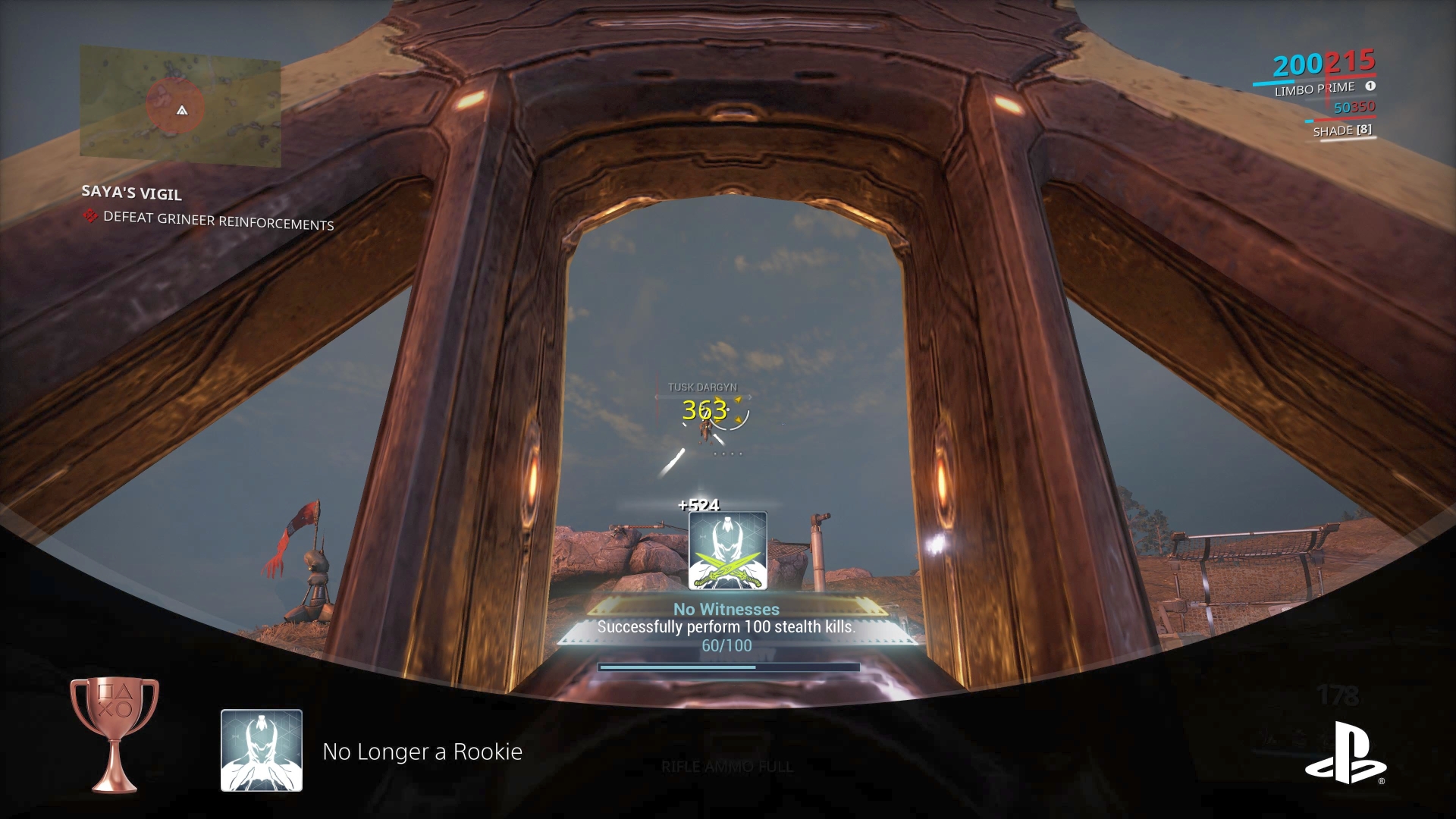Screen dimensions: 1456x819
Task: Click the bronze trophy cup icon
Action: click(x=115, y=733)
